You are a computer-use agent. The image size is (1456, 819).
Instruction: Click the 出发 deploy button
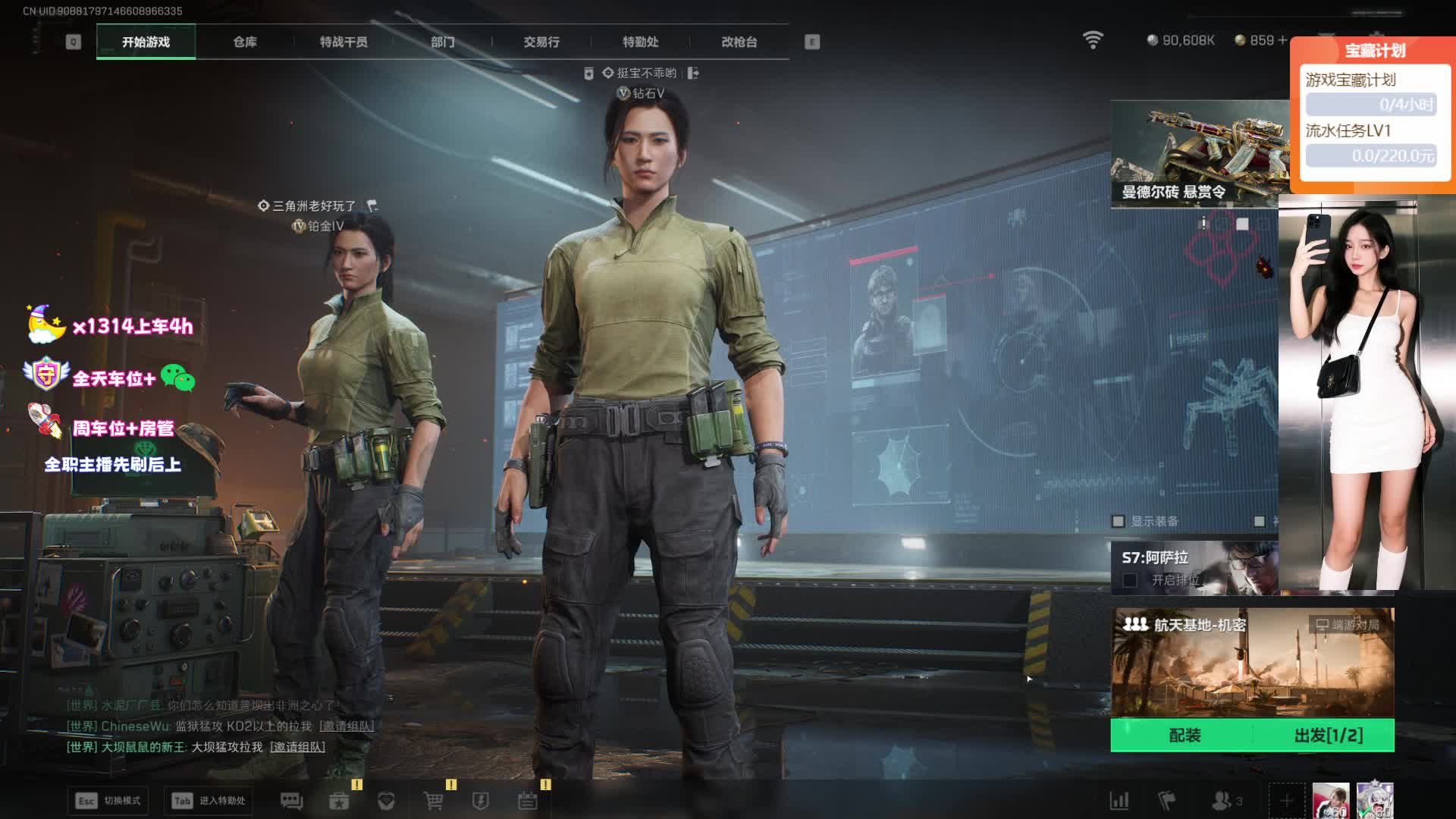click(1328, 735)
